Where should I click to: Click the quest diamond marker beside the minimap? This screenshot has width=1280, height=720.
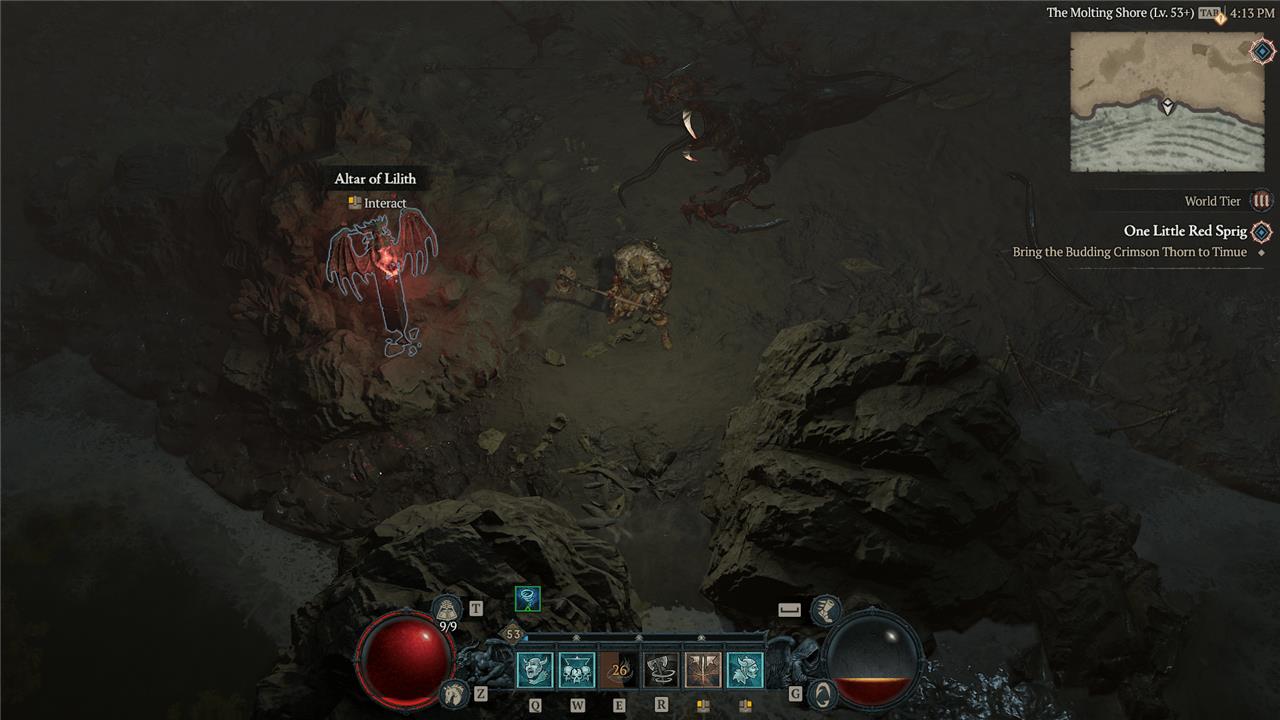[x=1262, y=51]
